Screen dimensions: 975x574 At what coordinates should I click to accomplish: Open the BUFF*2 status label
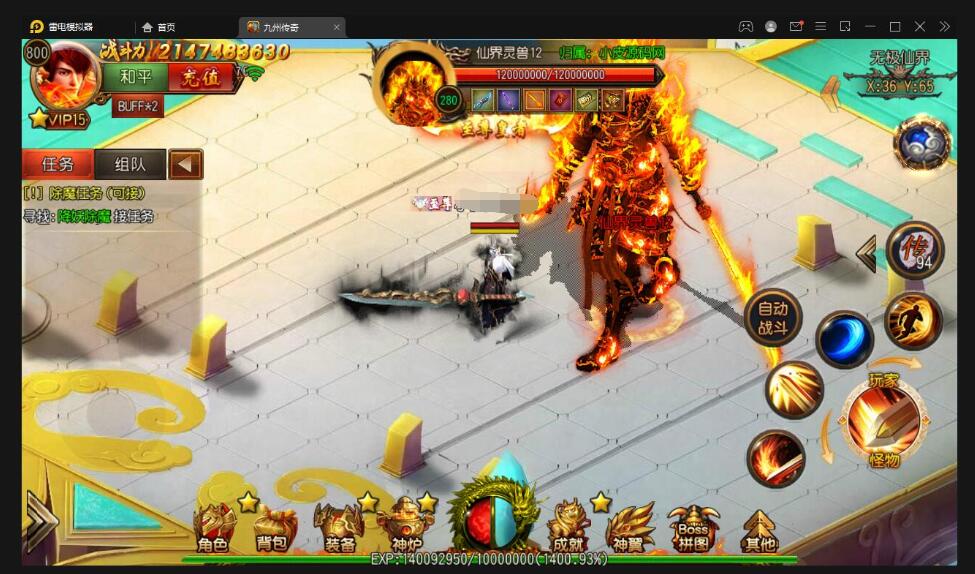tap(138, 106)
